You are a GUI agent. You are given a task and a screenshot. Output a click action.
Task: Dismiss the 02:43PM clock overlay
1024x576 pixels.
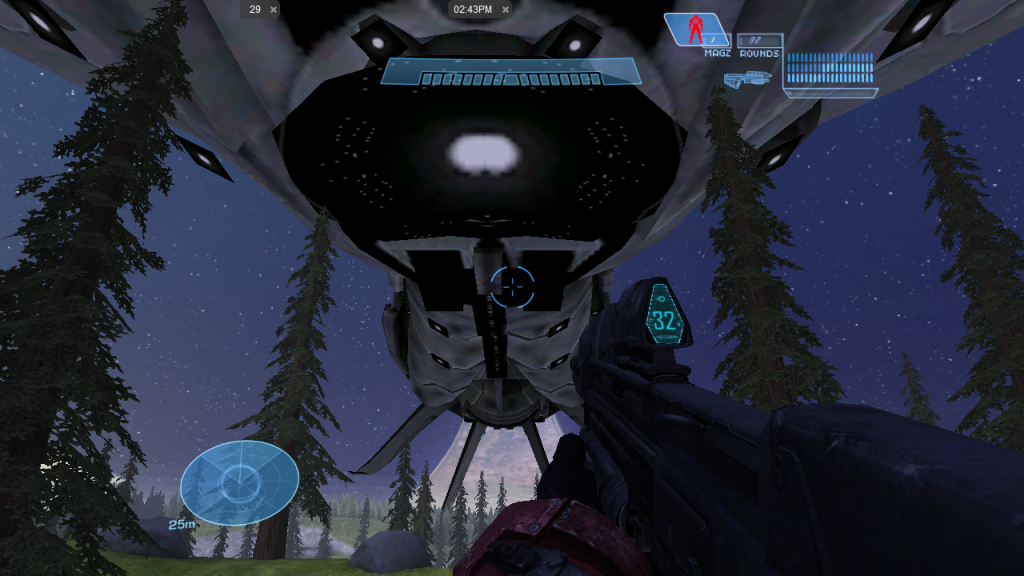pyautogui.click(x=505, y=9)
